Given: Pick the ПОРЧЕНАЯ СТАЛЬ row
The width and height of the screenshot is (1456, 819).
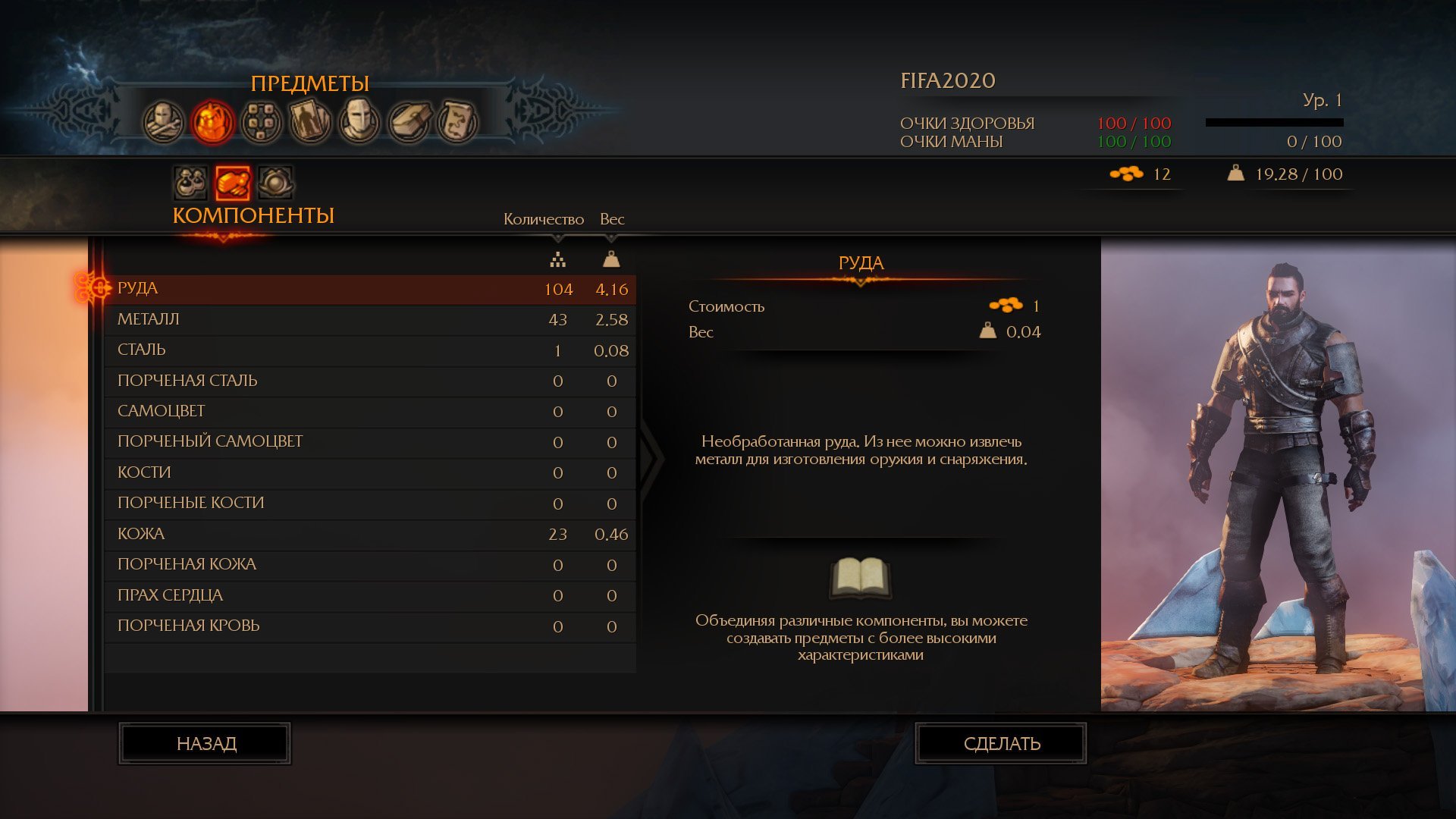Looking at the screenshot, I should (x=369, y=381).
